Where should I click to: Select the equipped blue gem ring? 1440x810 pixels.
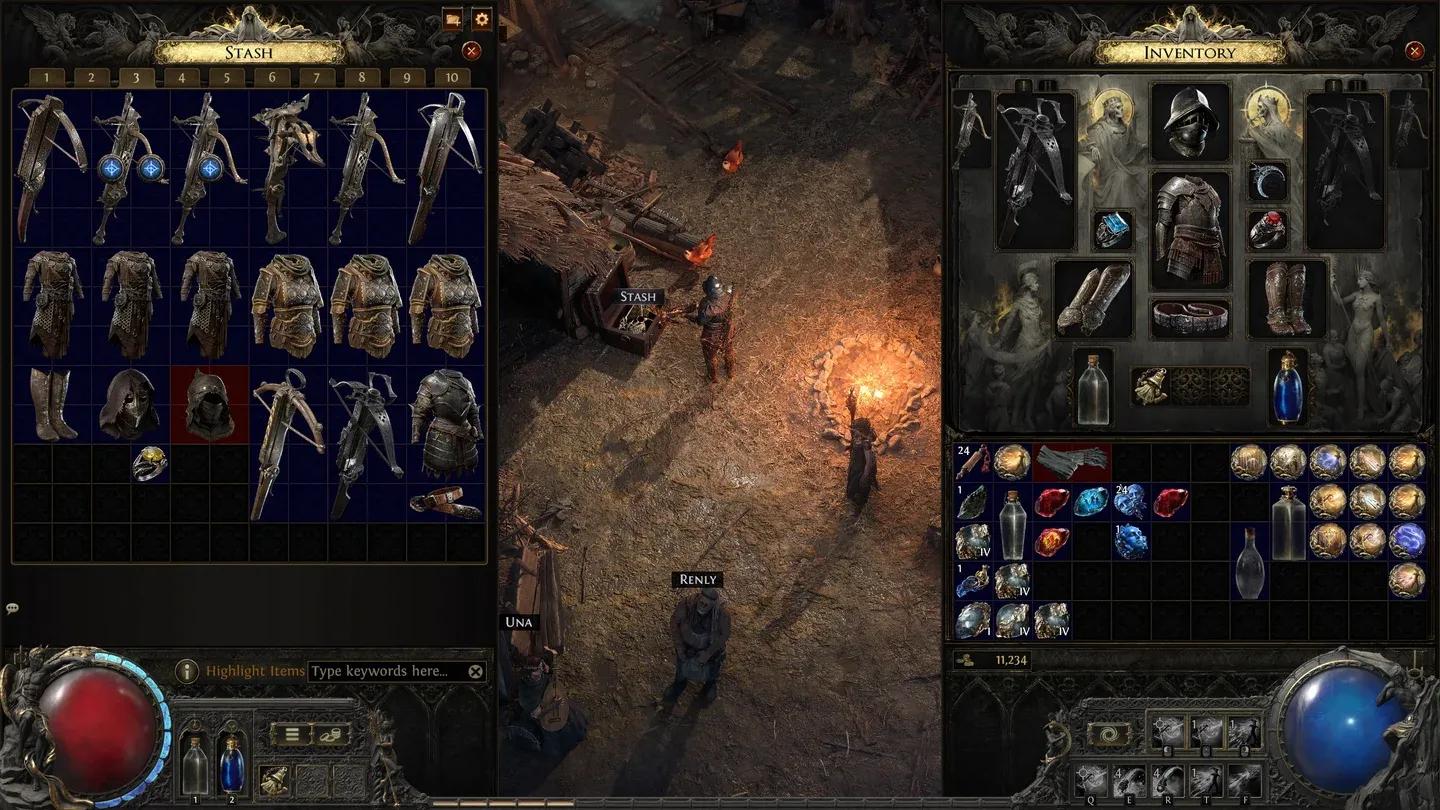pos(1111,229)
